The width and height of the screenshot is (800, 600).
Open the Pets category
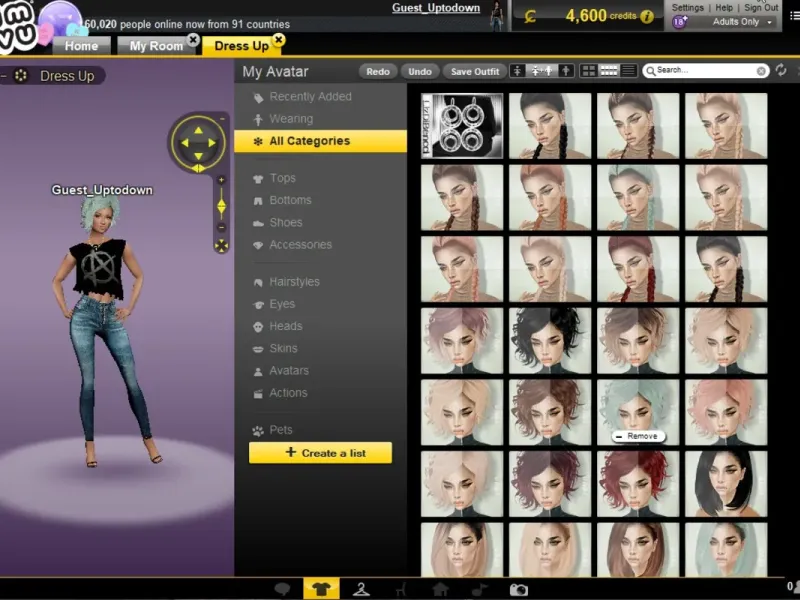coord(281,430)
